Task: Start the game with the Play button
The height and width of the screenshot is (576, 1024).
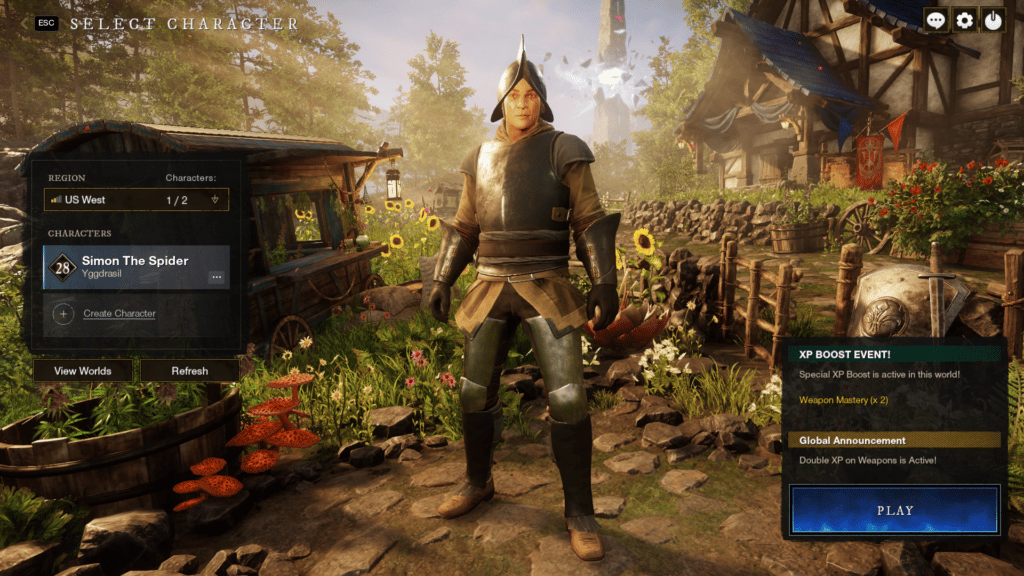Action: click(x=894, y=510)
